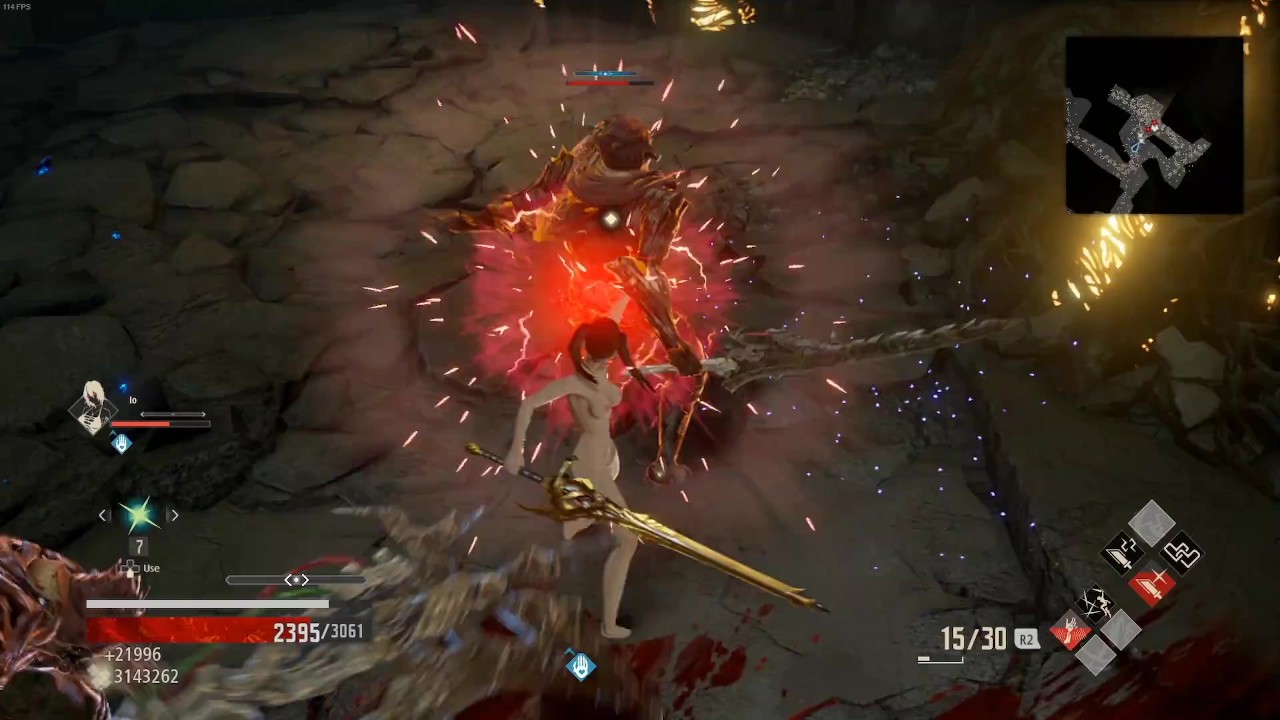Cycle to the previous item with left arrow
Viewport: 1280px width, 720px height.
[103, 515]
